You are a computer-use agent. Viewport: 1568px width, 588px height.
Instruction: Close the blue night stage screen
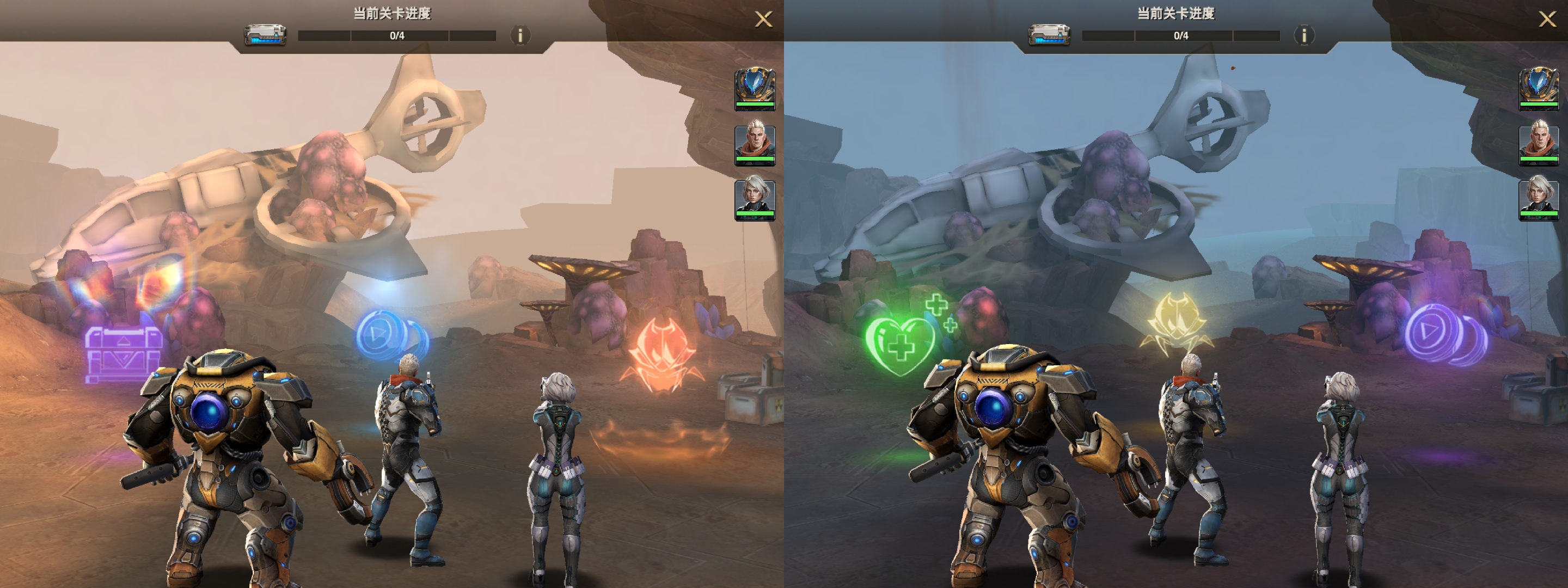[x=1547, y=20]
